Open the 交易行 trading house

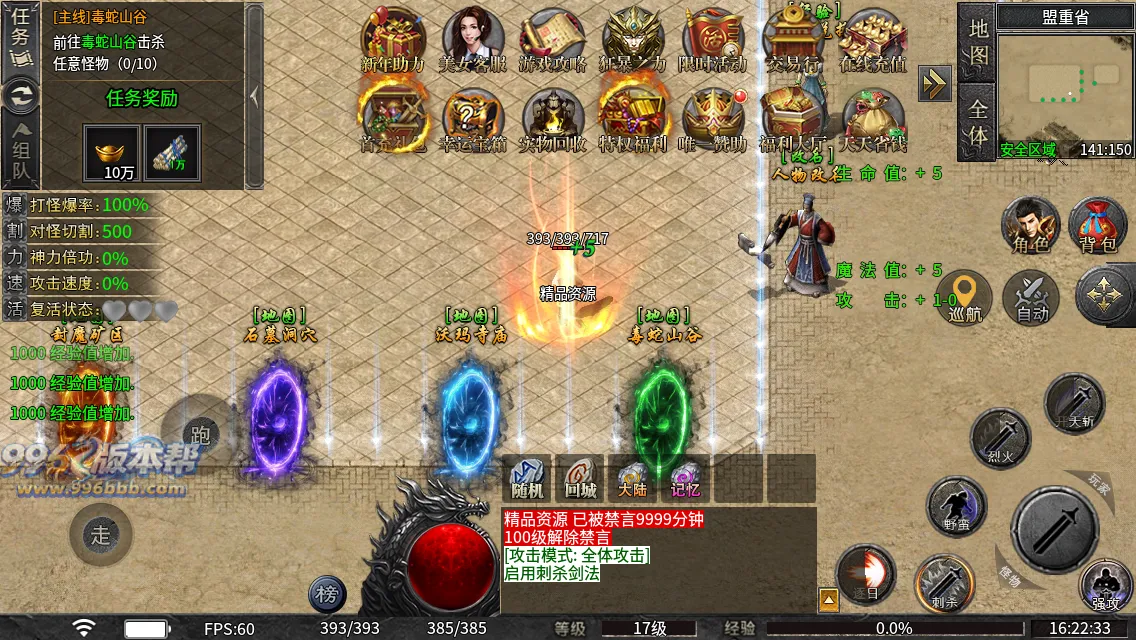tap(793, 40)
